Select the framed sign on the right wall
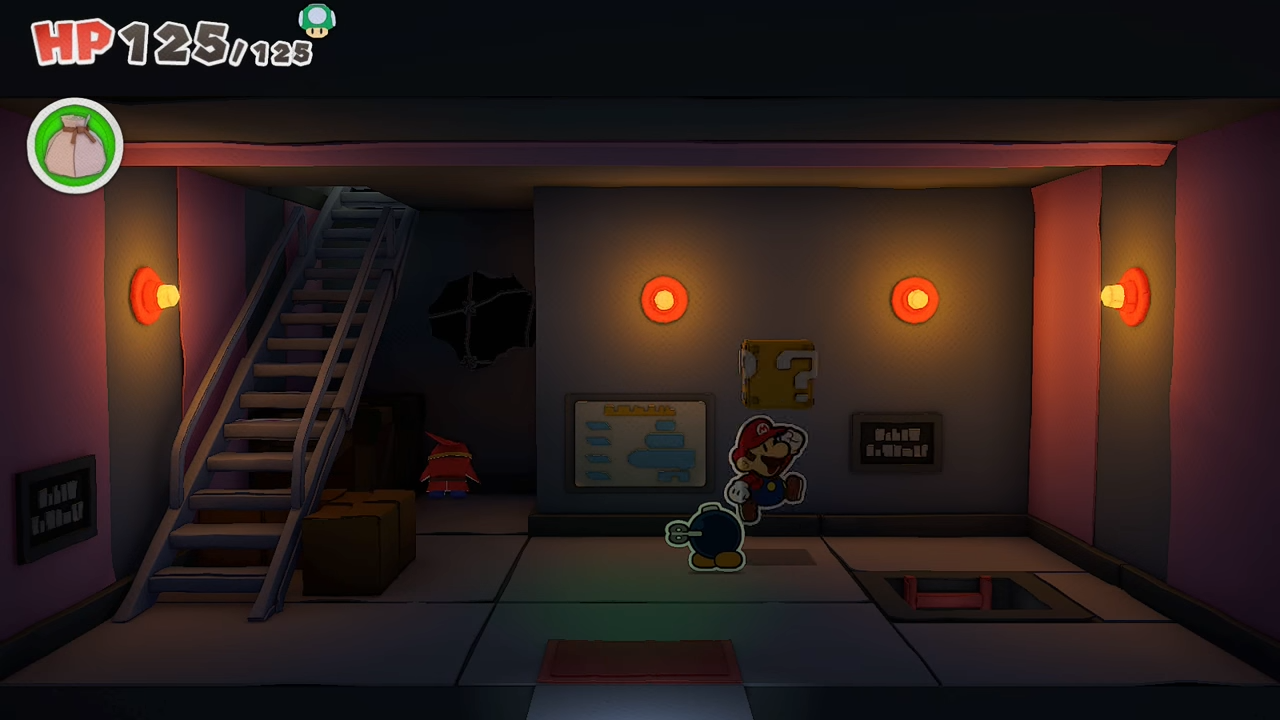The image size is (1280, 720). pos(895,443)
